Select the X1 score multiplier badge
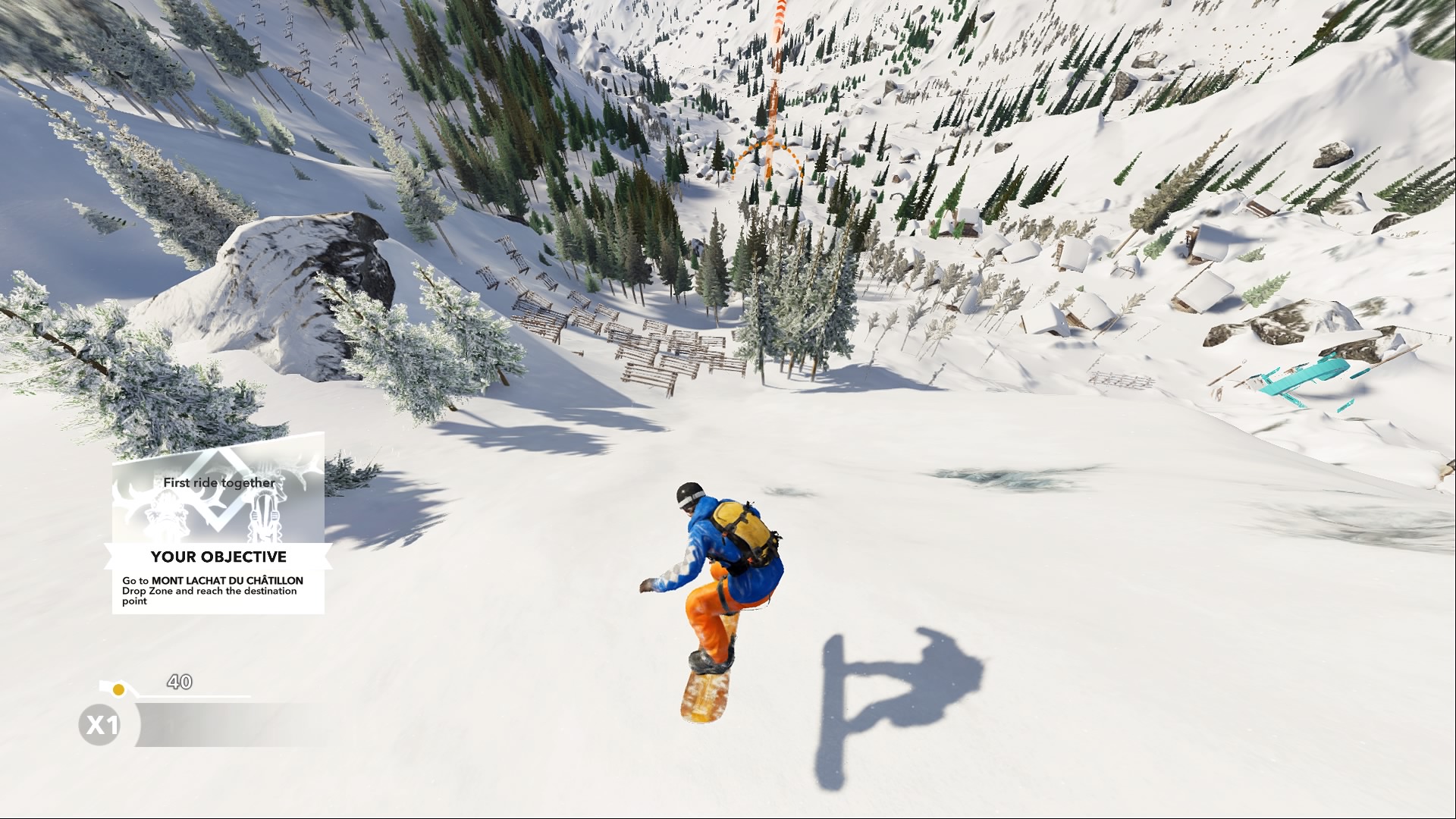Viewport: 1456px width, 819px height. coord(101,725)
